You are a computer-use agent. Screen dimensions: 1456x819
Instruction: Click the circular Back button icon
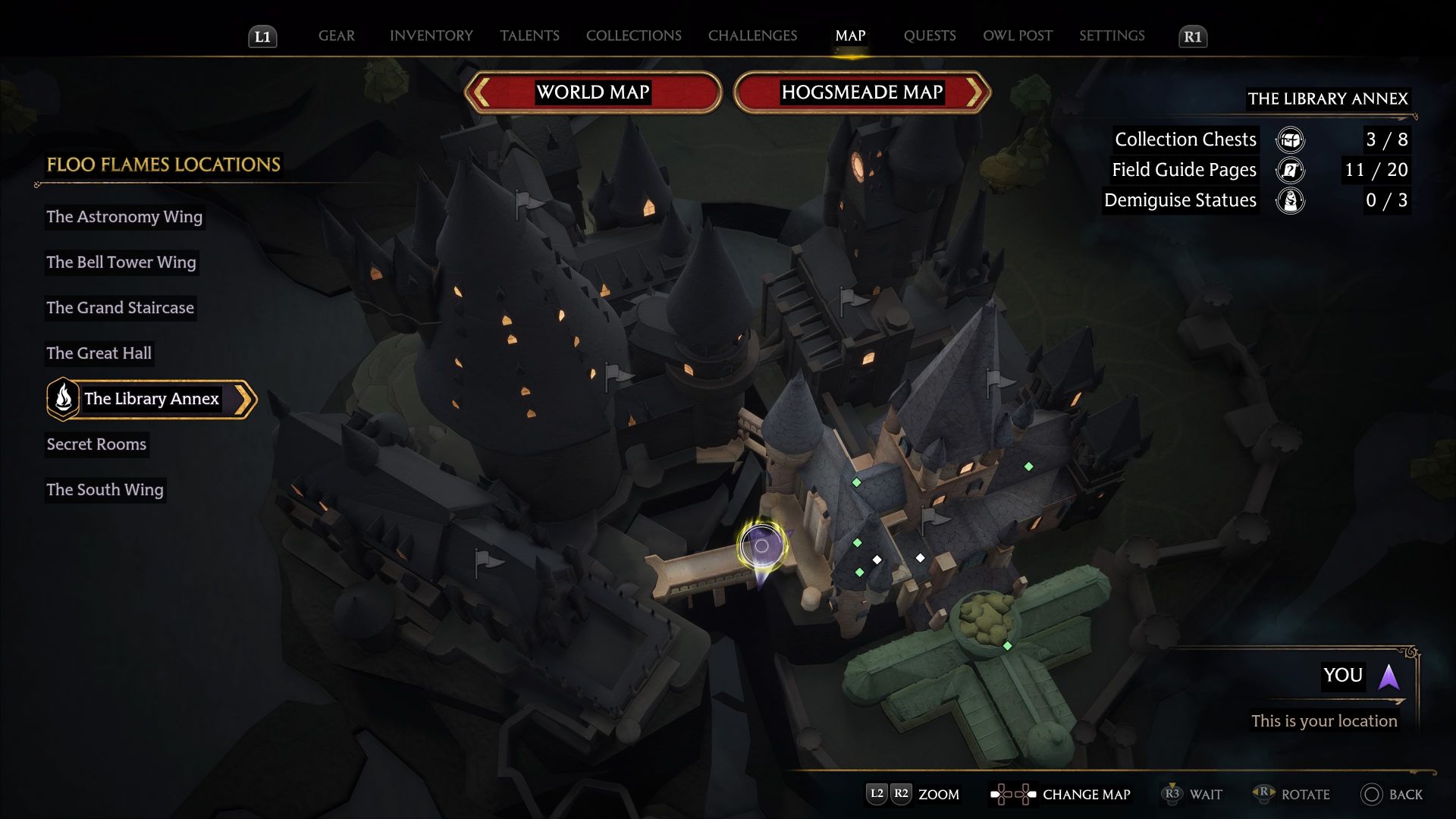pyautogui.click(x=1371, y=795)
